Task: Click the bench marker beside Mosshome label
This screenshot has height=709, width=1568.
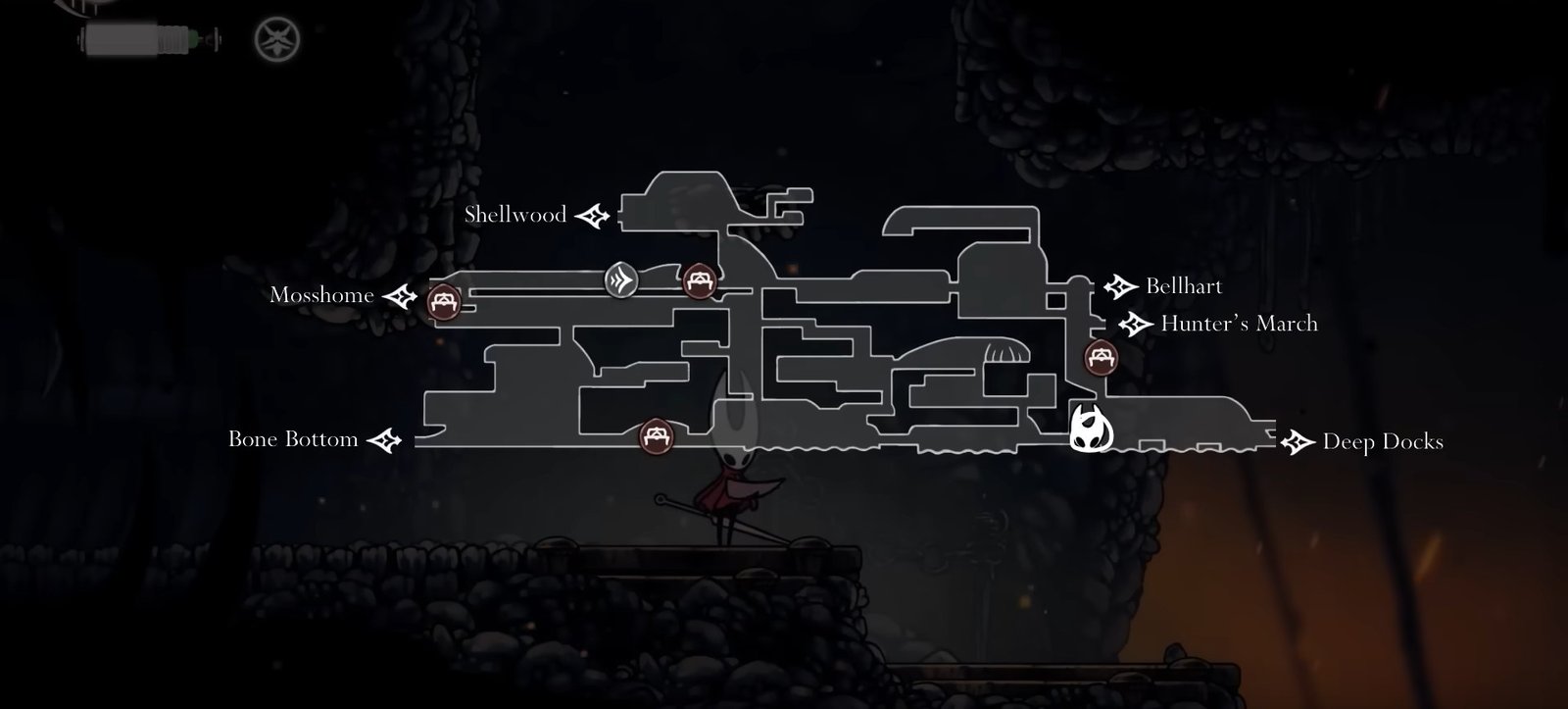Action: click(444, 300)
